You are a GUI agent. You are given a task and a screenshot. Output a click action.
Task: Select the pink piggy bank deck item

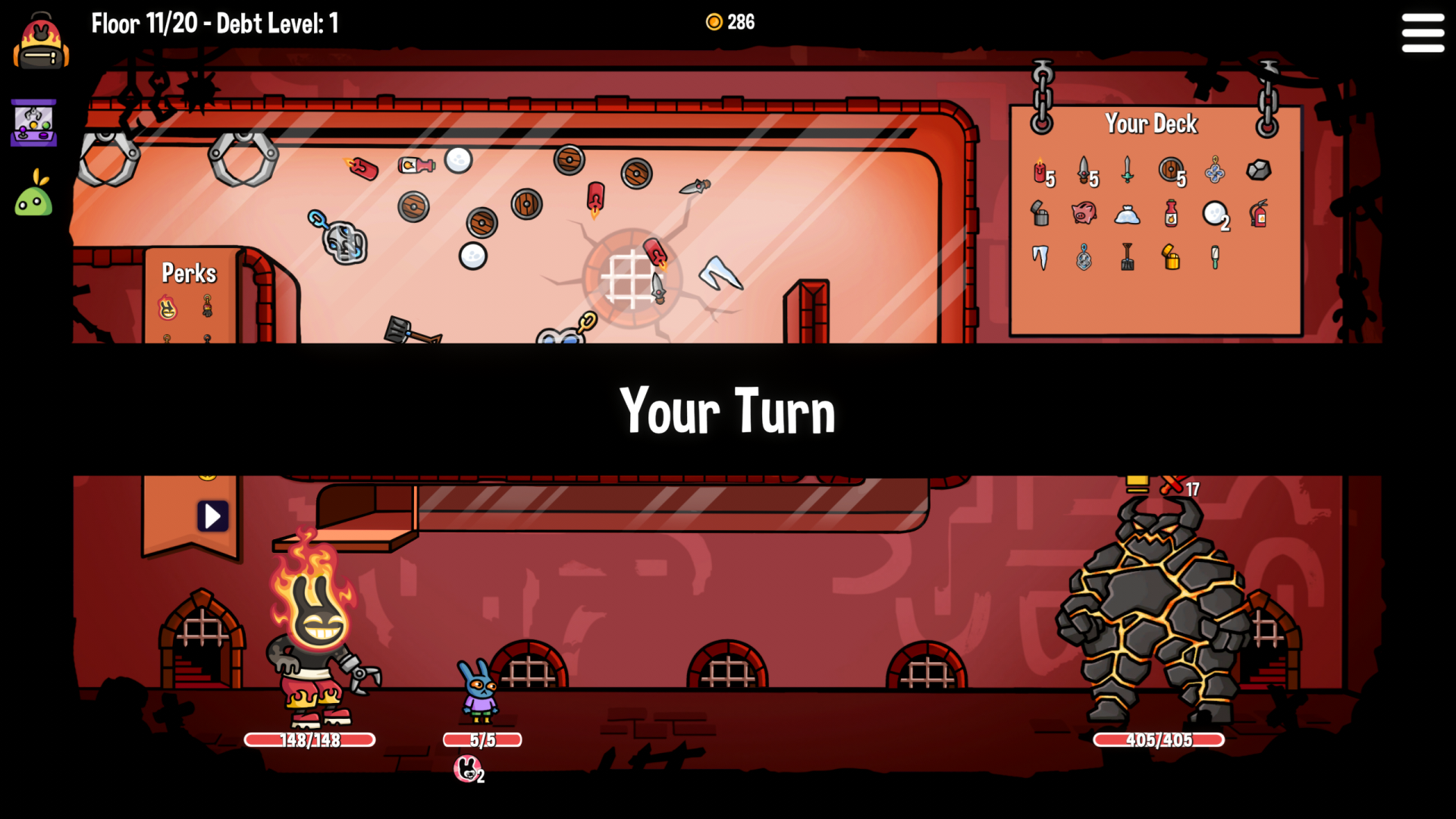(1084, 213)
